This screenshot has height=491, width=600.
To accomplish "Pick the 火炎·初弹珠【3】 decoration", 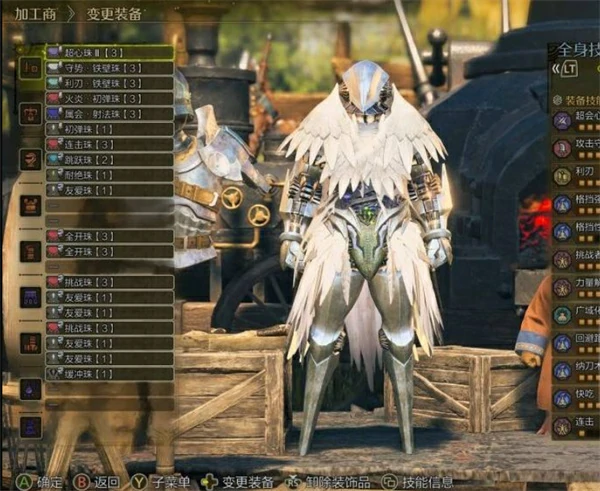I will [108, 98].
